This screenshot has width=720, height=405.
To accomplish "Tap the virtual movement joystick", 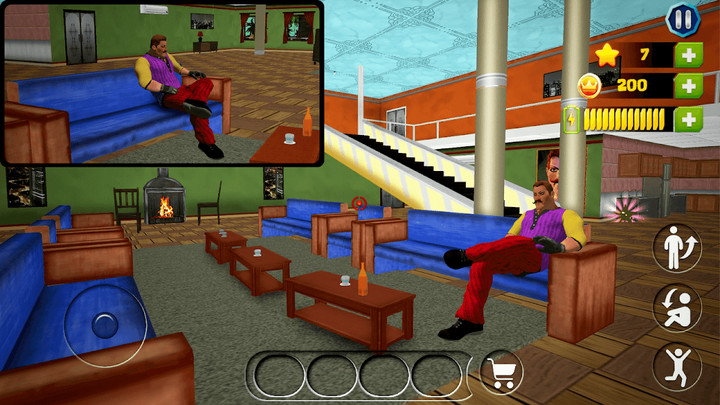I will click(105, 324).
